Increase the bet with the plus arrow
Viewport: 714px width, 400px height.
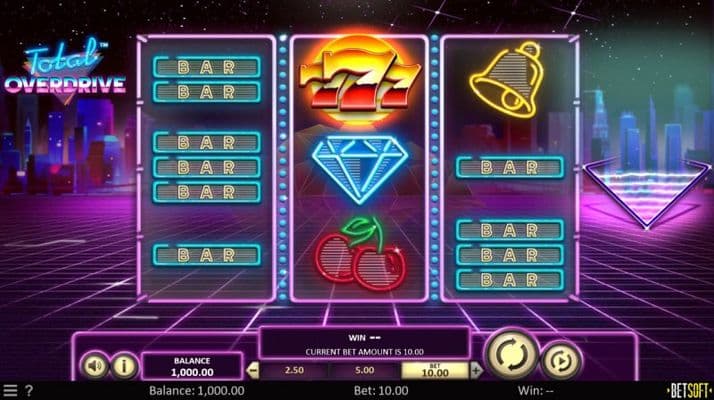[x=476, y=370]
